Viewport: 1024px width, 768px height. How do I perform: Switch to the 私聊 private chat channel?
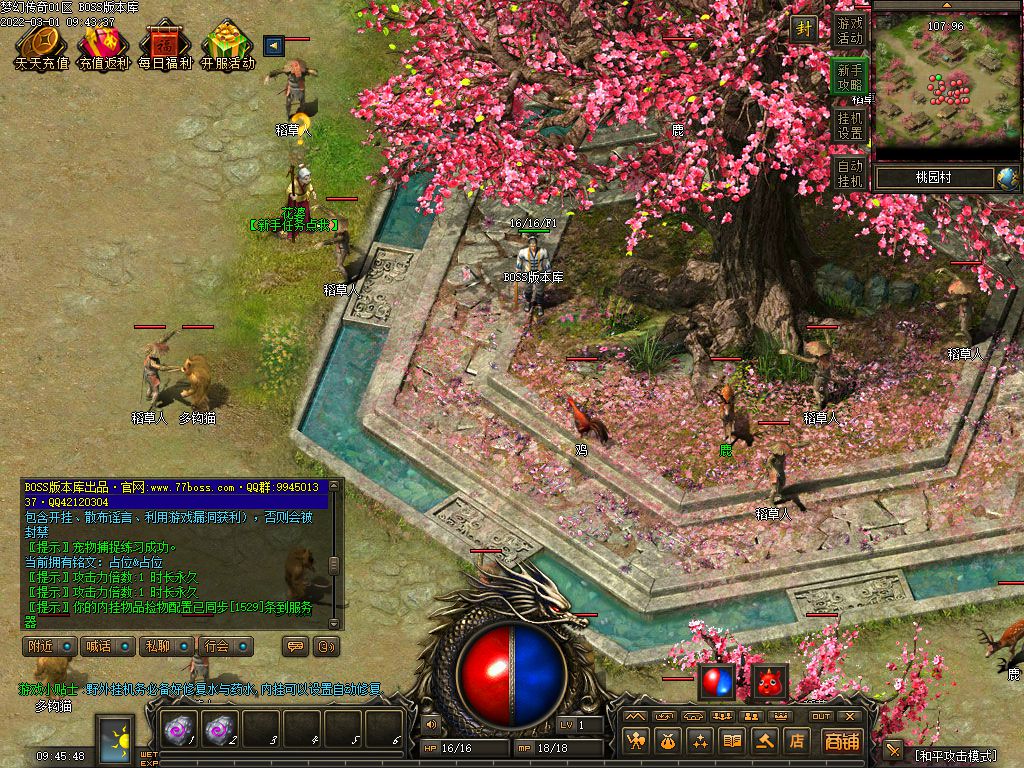(x=165, y=646)
